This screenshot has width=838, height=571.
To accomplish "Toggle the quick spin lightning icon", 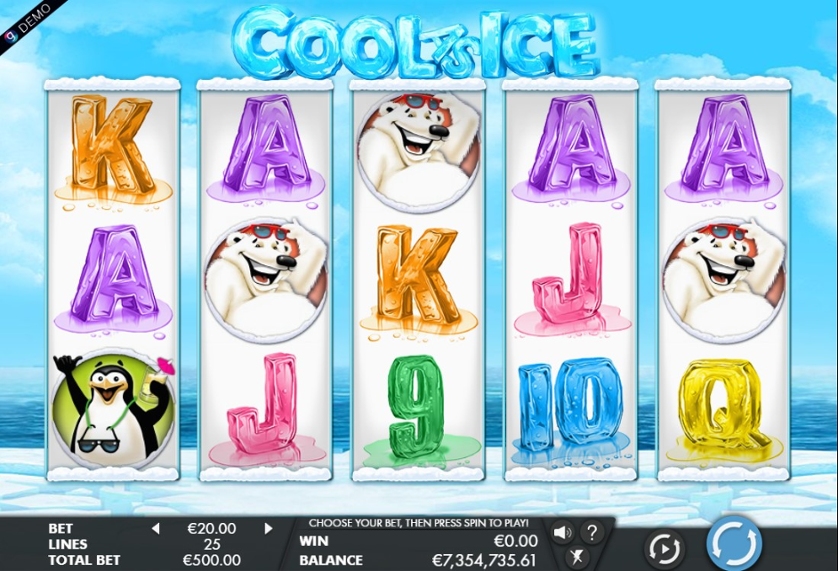I will pos(576,557).
